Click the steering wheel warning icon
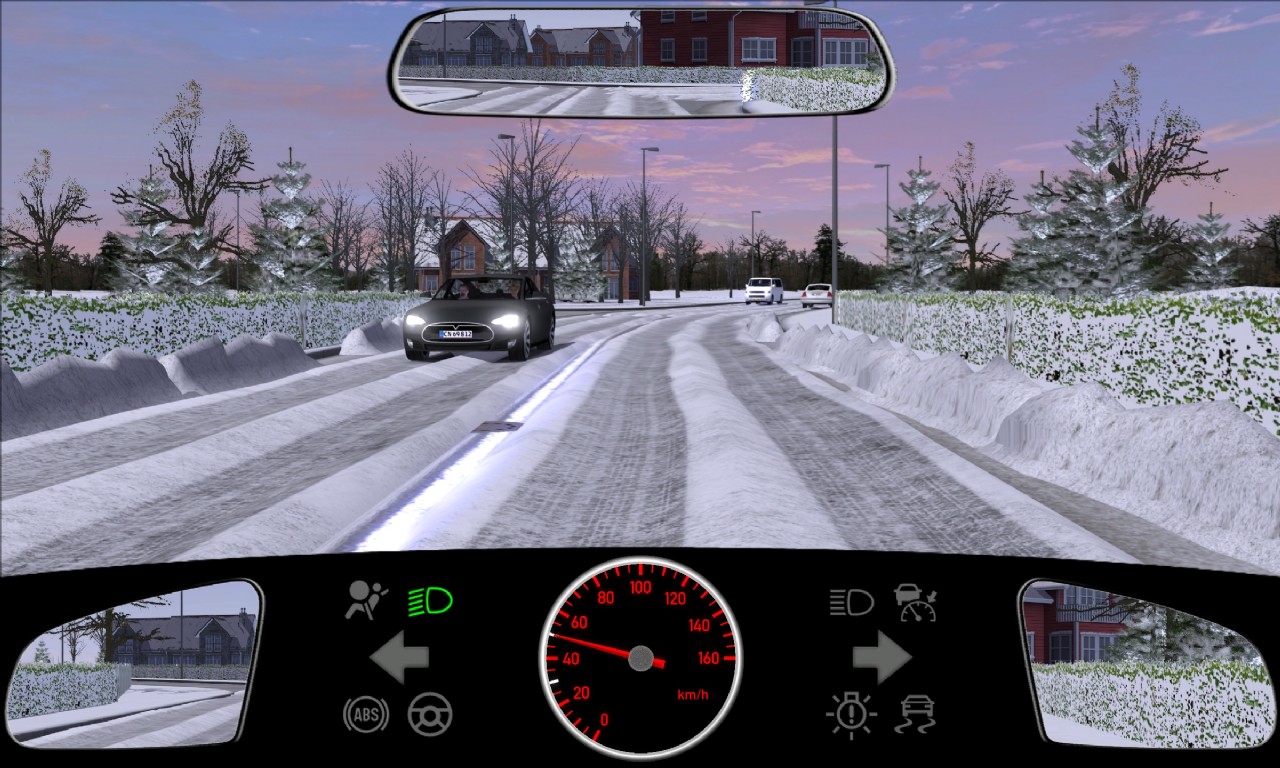 tap(430, 714)
